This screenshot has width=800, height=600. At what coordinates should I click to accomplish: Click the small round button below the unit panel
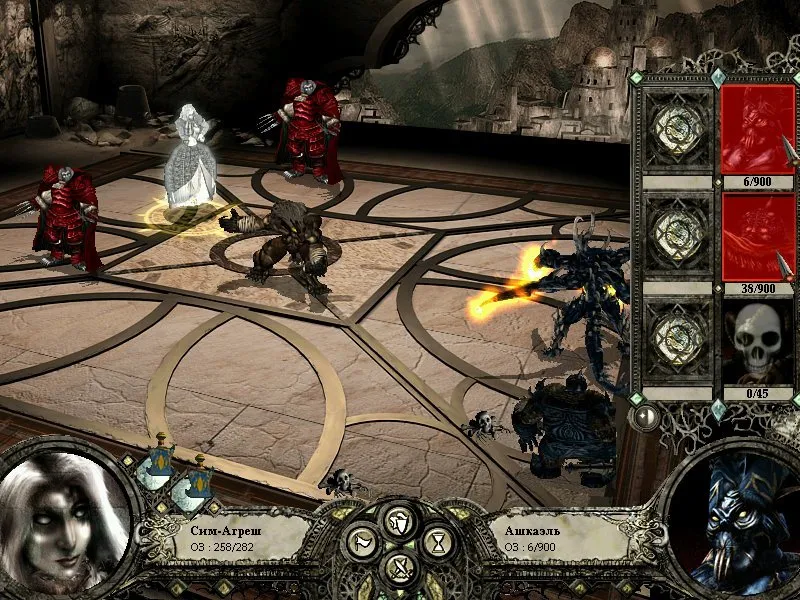[647, 414]
